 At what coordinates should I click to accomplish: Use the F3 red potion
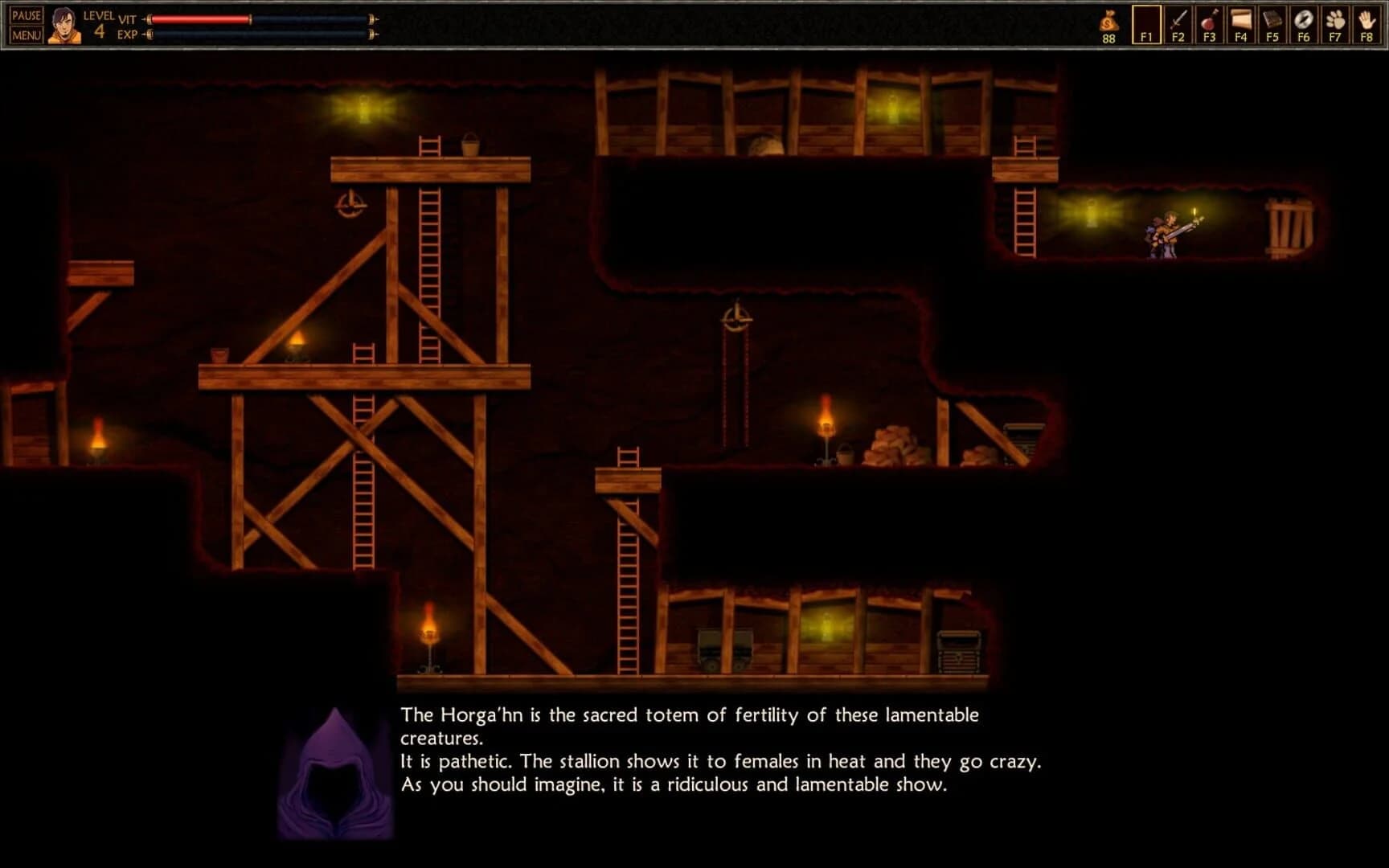click(x=1208, y=24)
